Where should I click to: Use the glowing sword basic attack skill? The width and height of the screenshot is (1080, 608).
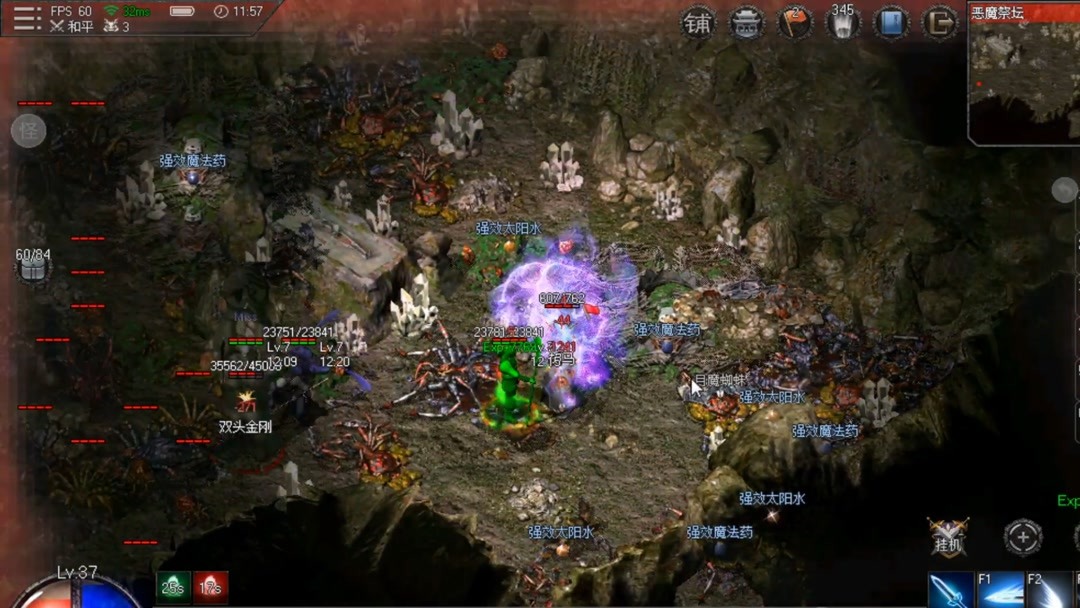(x=950, y=590)
